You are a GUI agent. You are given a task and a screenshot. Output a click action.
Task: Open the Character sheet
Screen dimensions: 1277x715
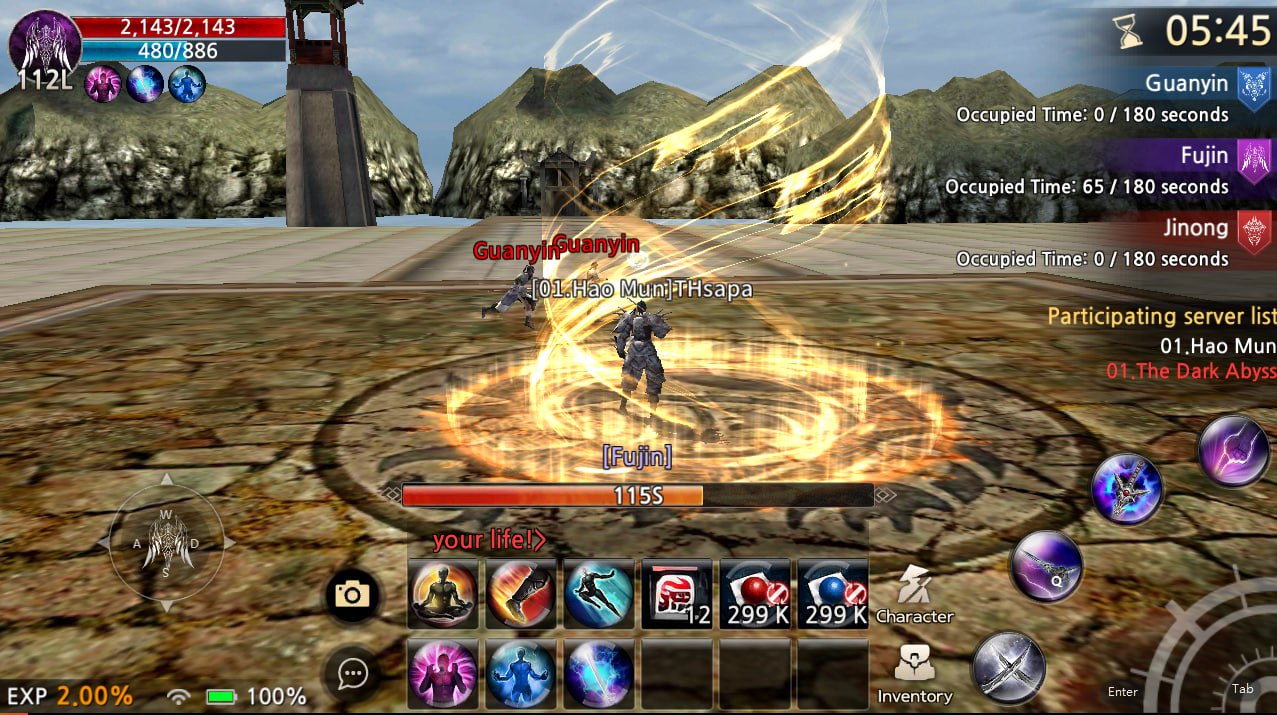(x=914, y=594)
